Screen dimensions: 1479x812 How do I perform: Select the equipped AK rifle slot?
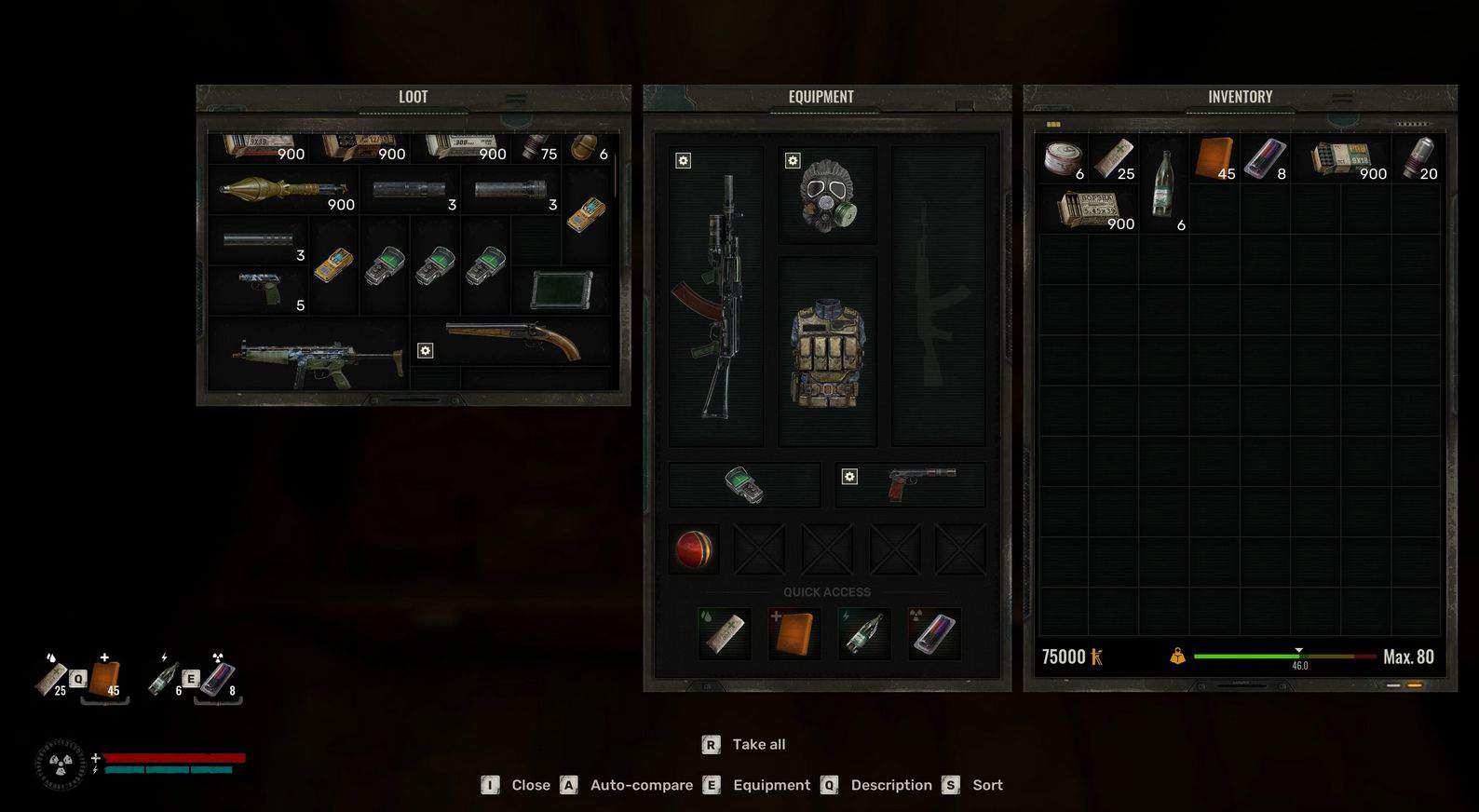pos(716,295)
